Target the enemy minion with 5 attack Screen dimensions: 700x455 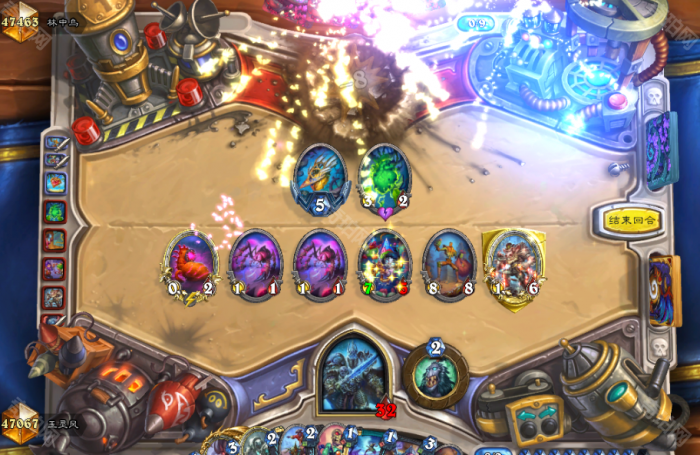(x=320, y=178)
